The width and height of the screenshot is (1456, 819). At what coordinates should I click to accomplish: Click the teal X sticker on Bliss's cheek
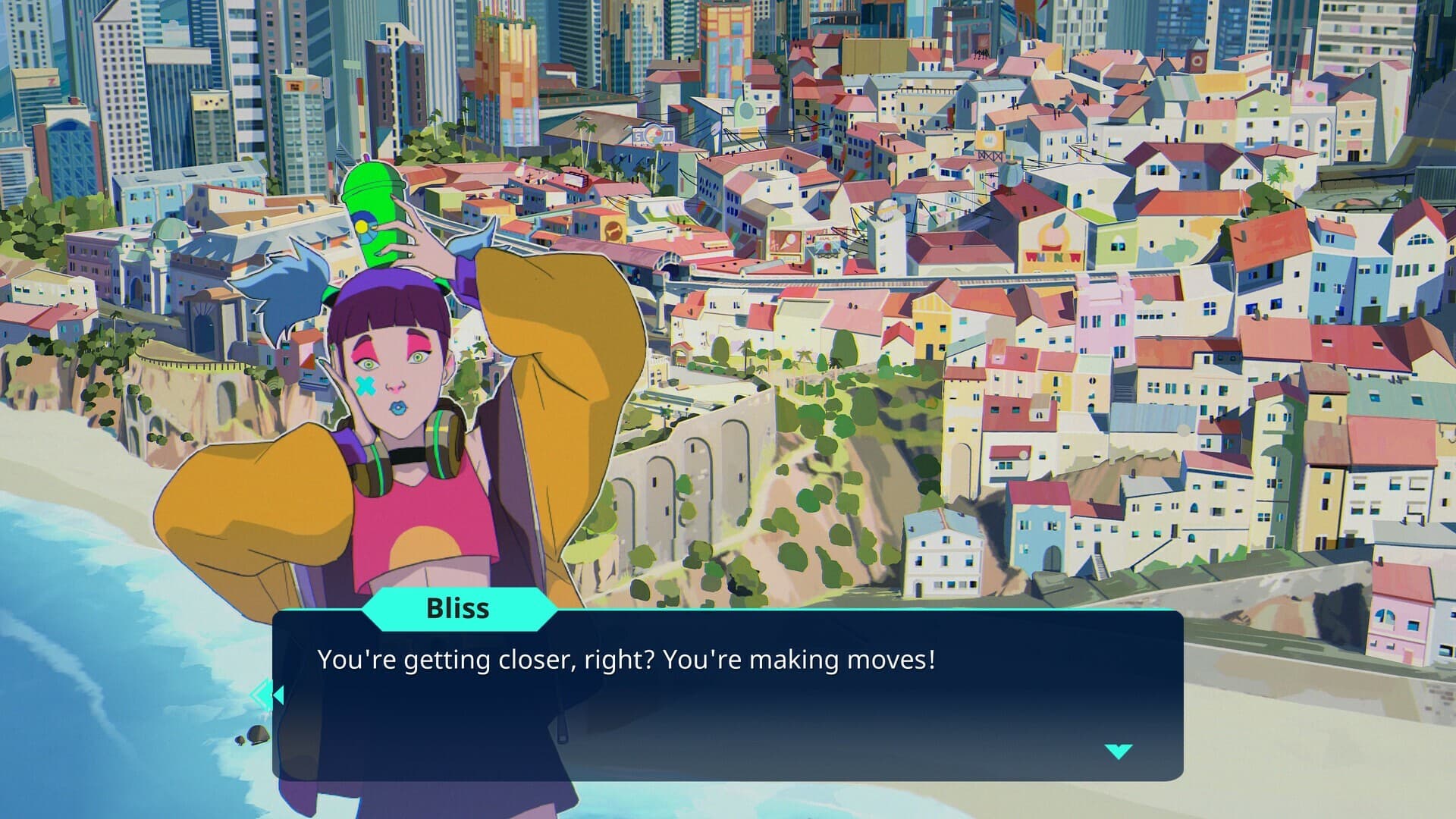click(x=364, y=385)
